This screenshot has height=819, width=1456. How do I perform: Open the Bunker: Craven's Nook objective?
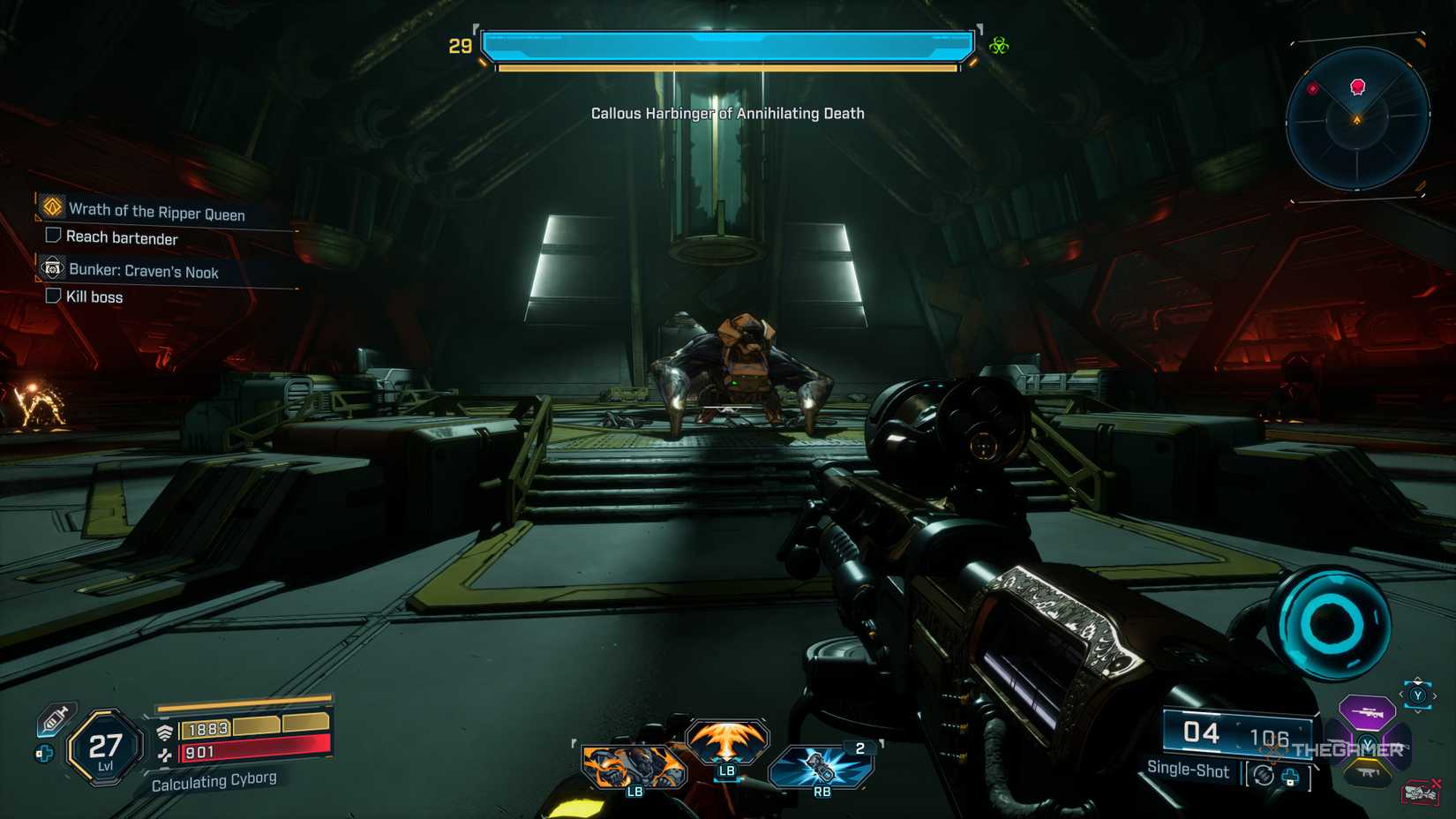point(143,271)
